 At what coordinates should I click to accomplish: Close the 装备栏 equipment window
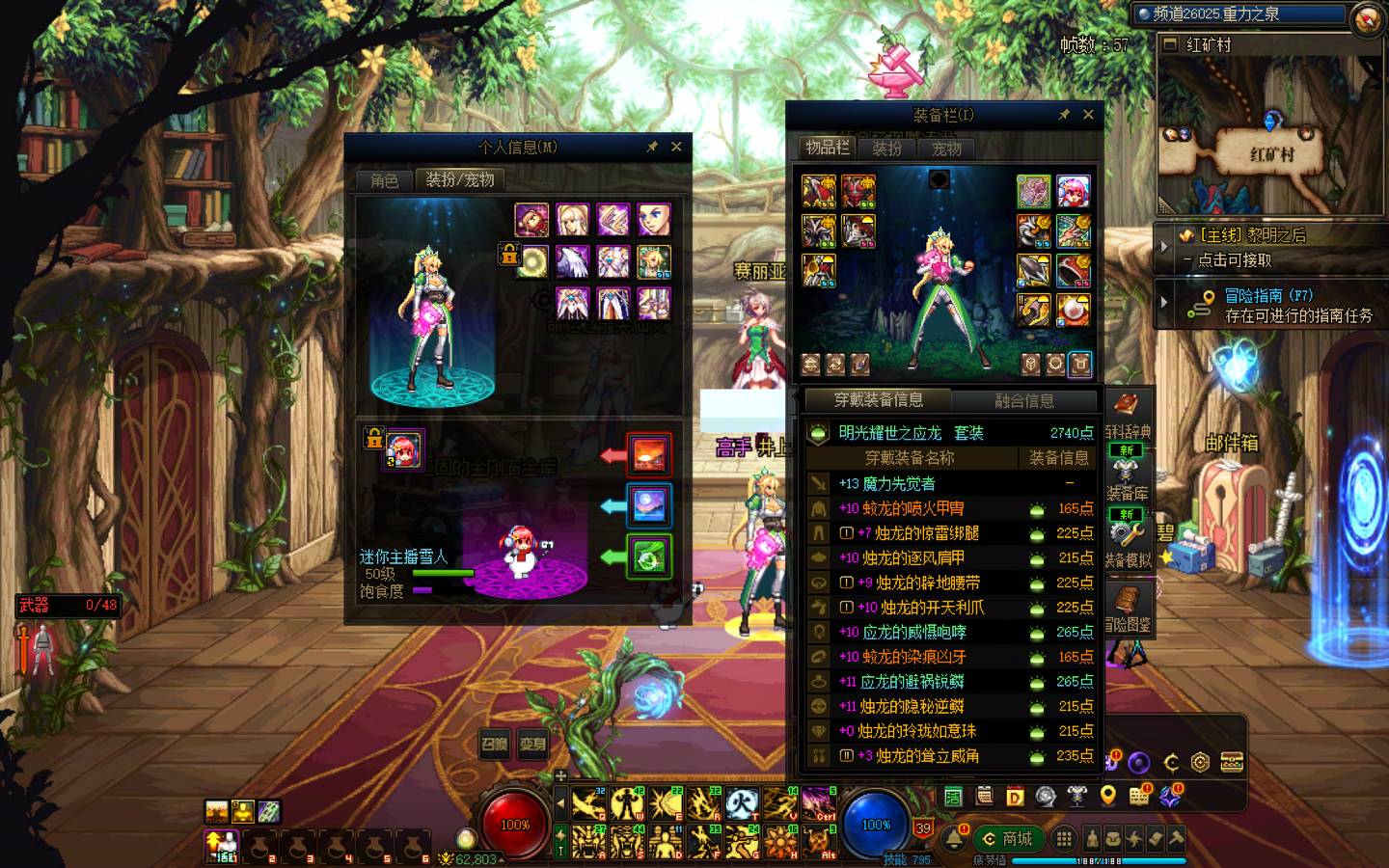[1088, 115]
